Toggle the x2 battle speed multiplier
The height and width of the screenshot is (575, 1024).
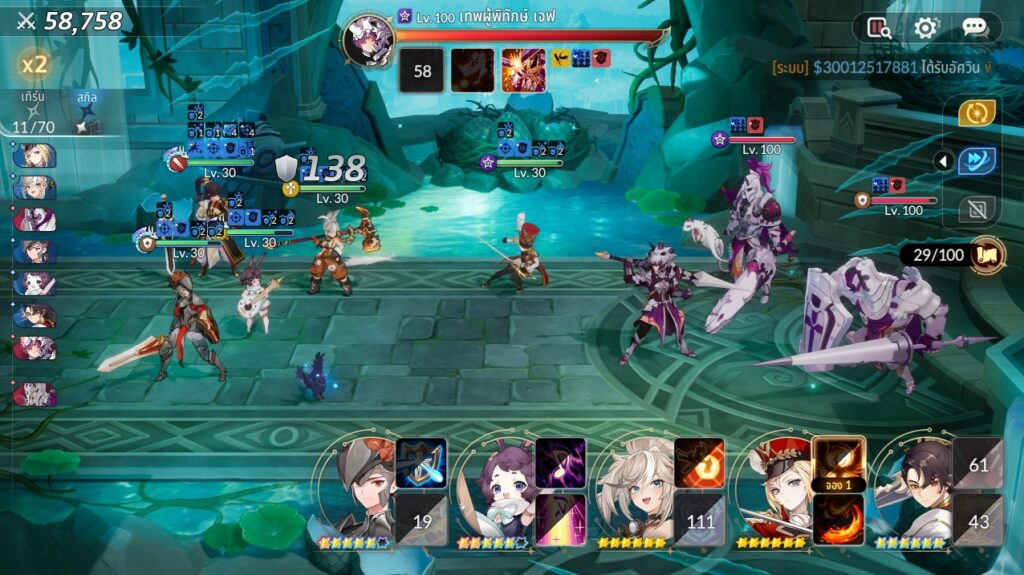tap(35, 65)
